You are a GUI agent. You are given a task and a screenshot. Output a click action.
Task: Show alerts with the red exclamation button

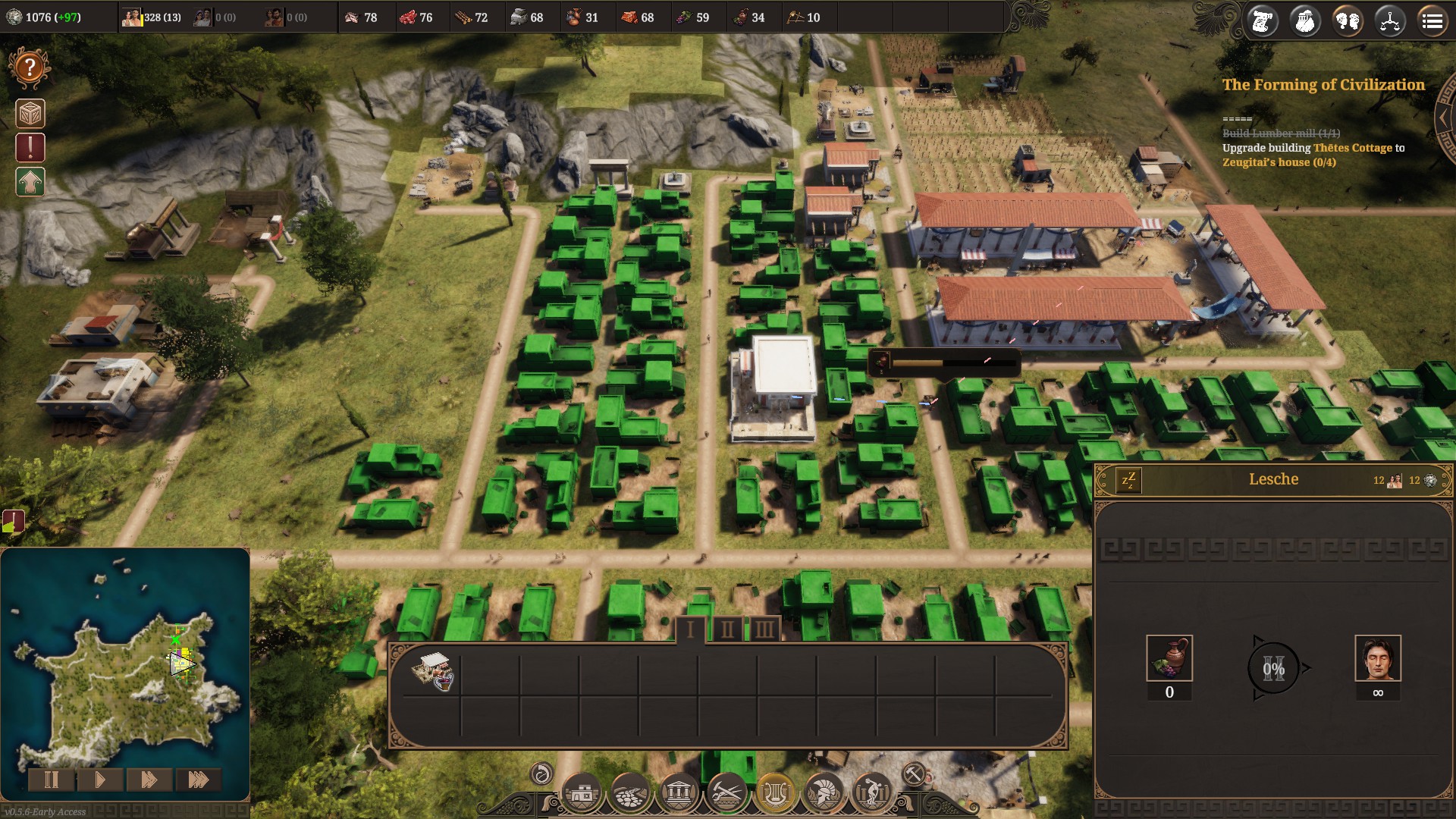pos(30,148)
